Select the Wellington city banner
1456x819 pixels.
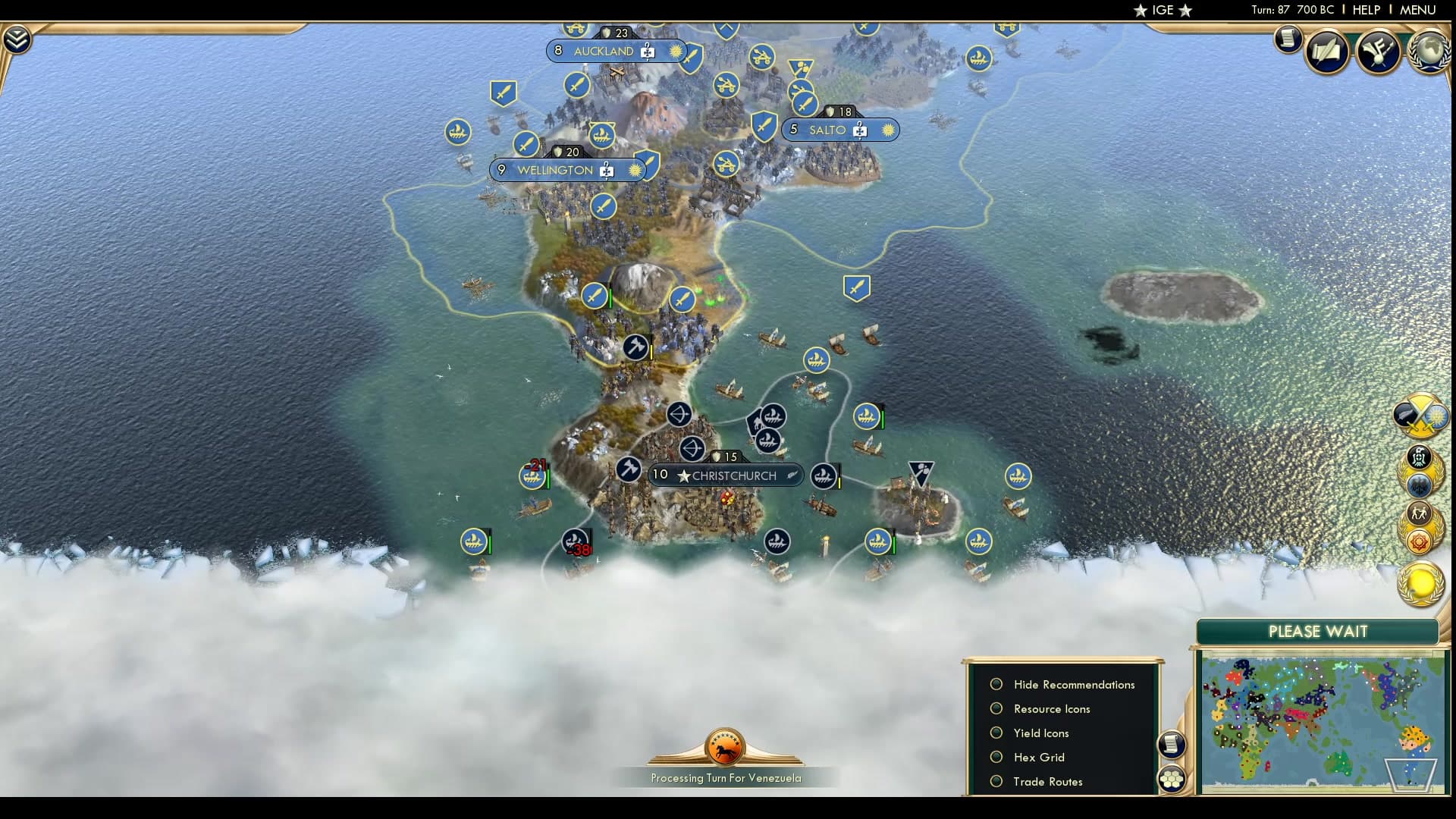pos(563,170)
